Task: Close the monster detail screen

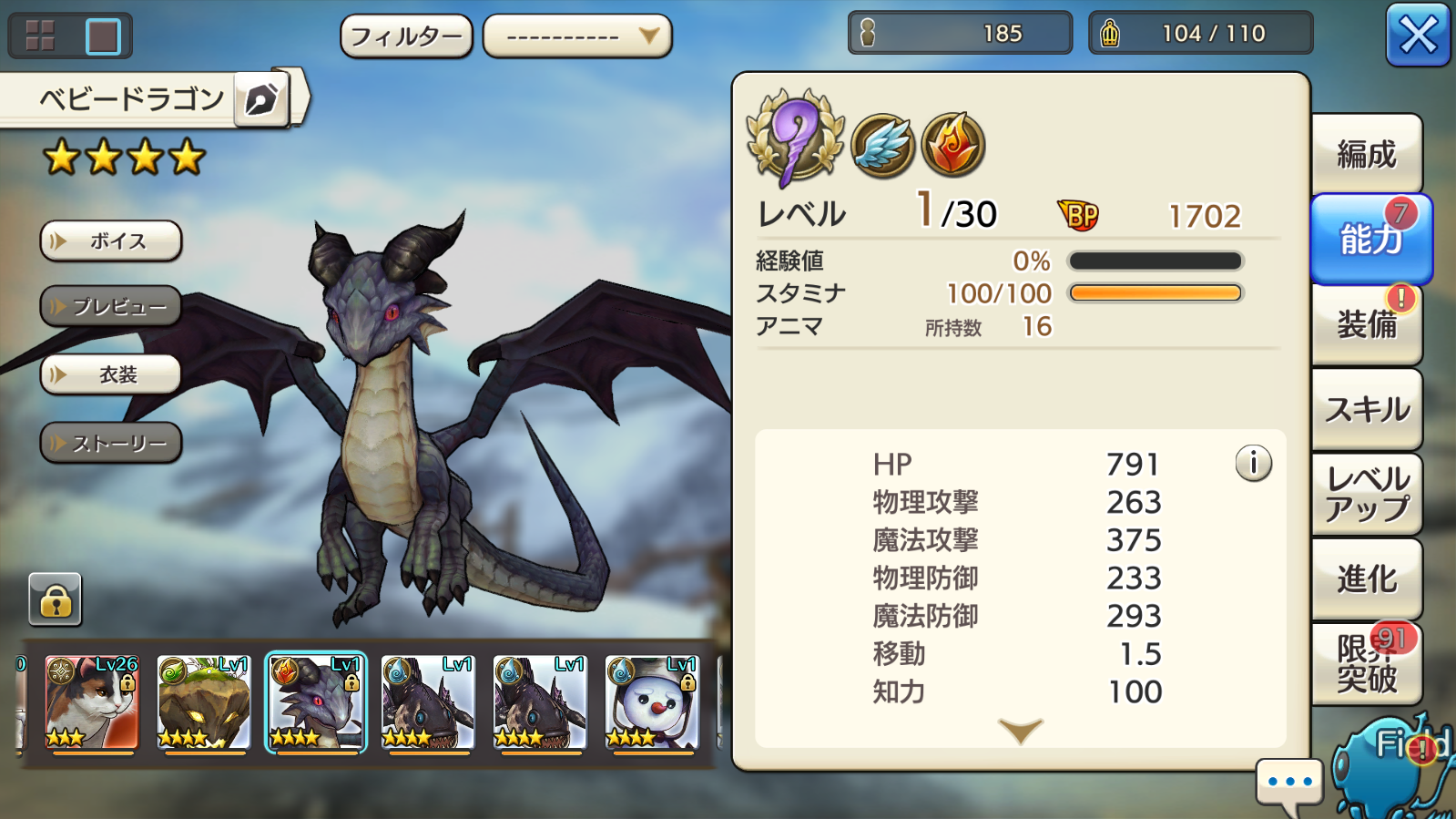Action: 1417,36
